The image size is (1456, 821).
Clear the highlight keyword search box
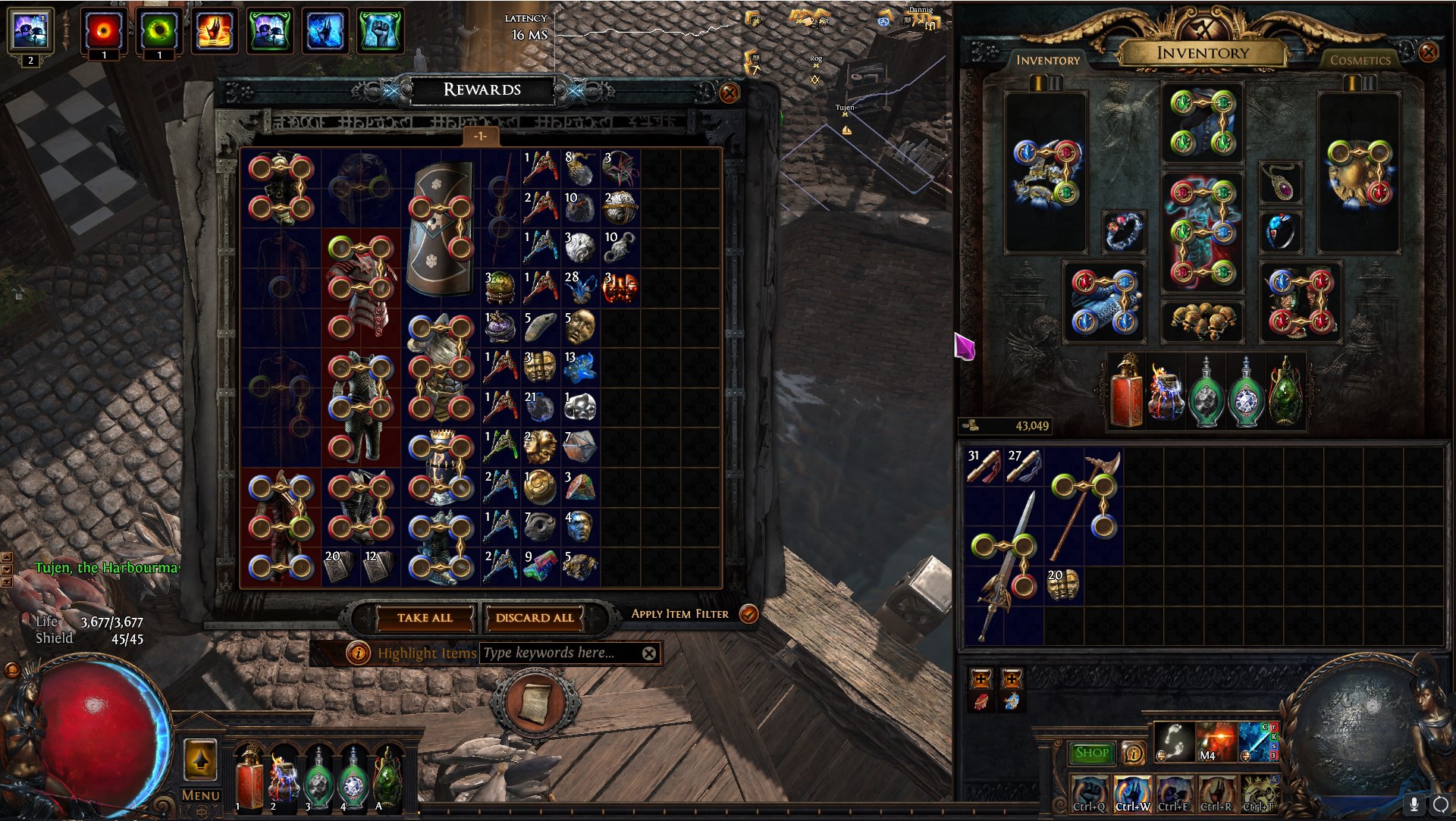[649, 653]
